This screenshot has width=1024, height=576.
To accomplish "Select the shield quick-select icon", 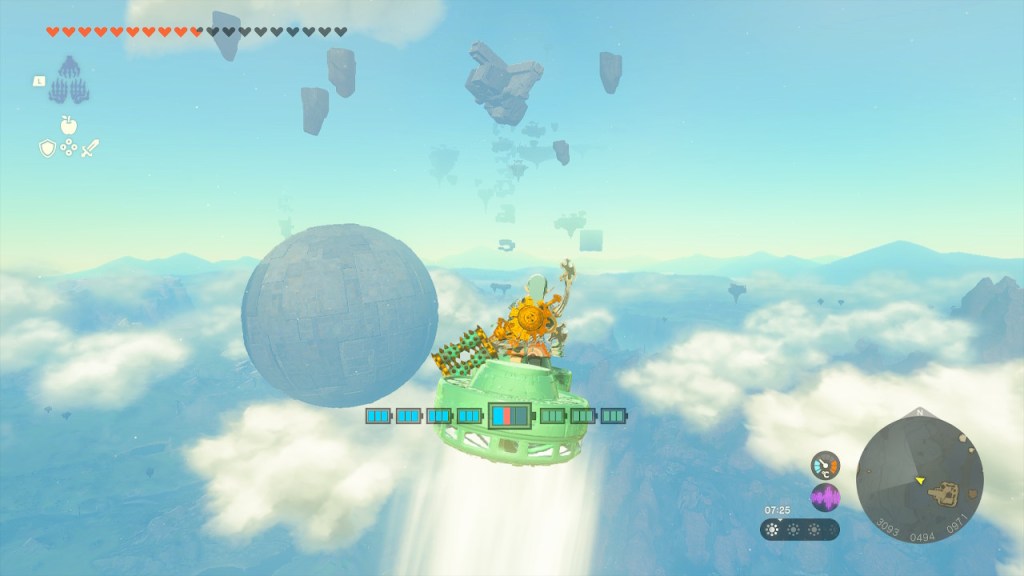I will tap(46, 148).
